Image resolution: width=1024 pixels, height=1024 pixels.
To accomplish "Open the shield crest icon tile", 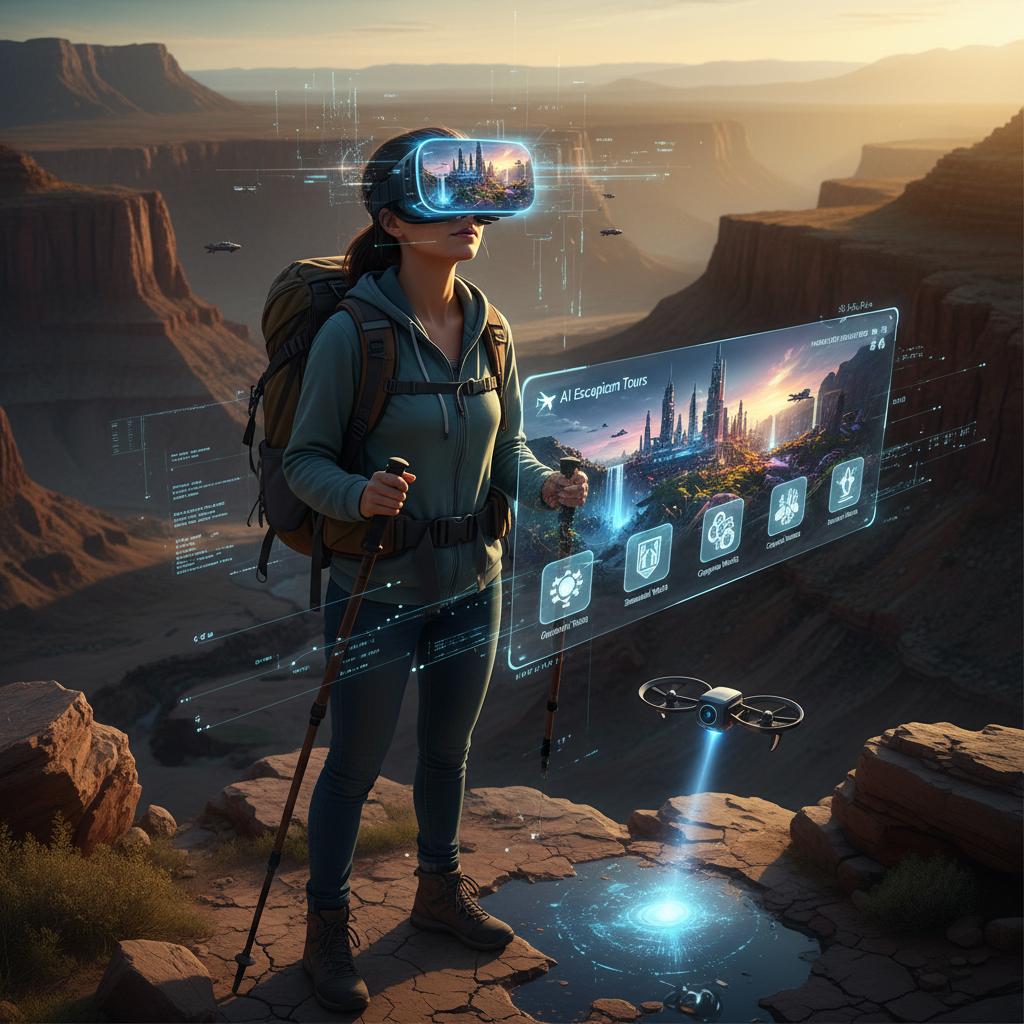I will point(647,557).
